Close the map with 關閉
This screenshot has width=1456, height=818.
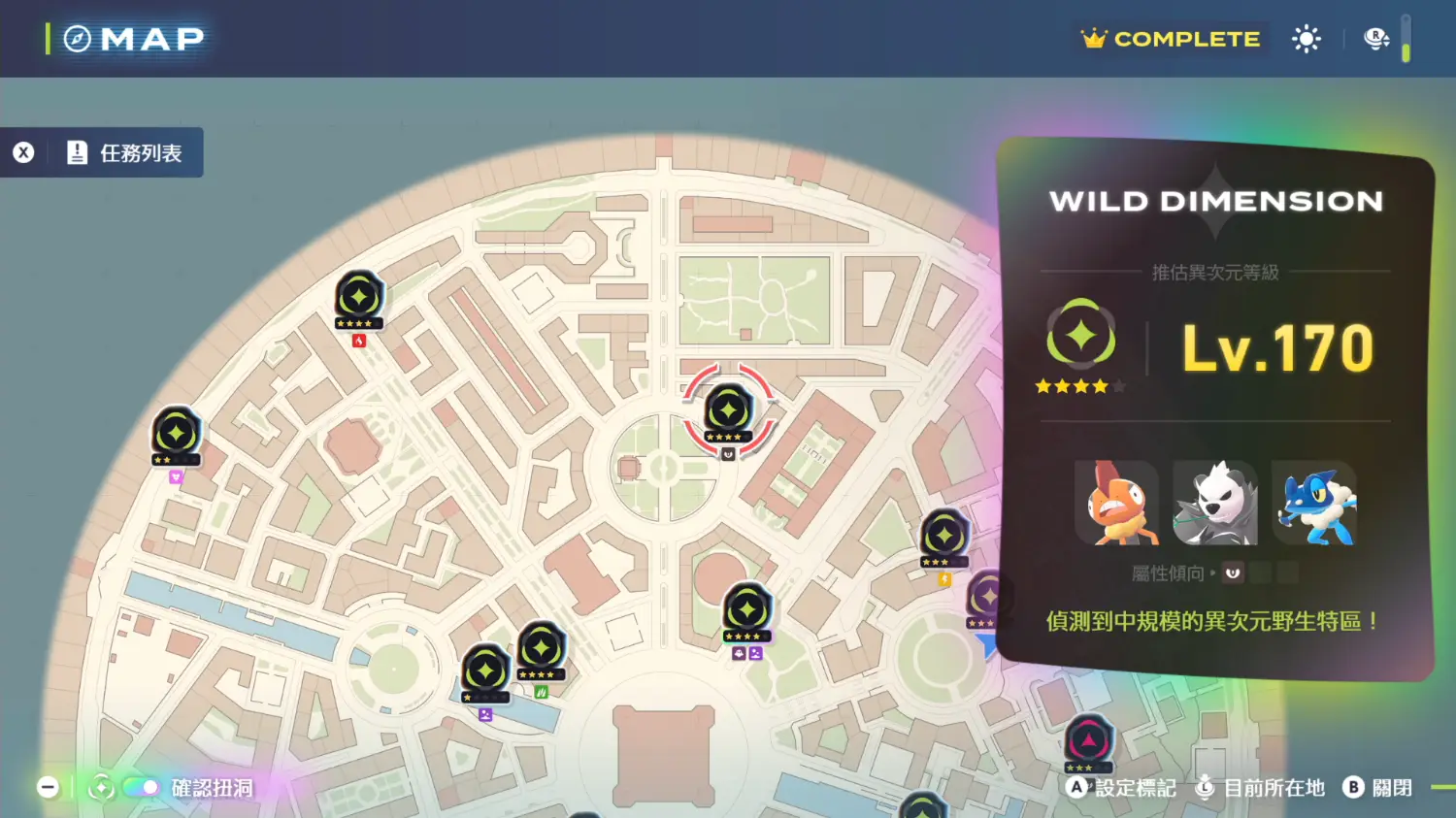1378,787
